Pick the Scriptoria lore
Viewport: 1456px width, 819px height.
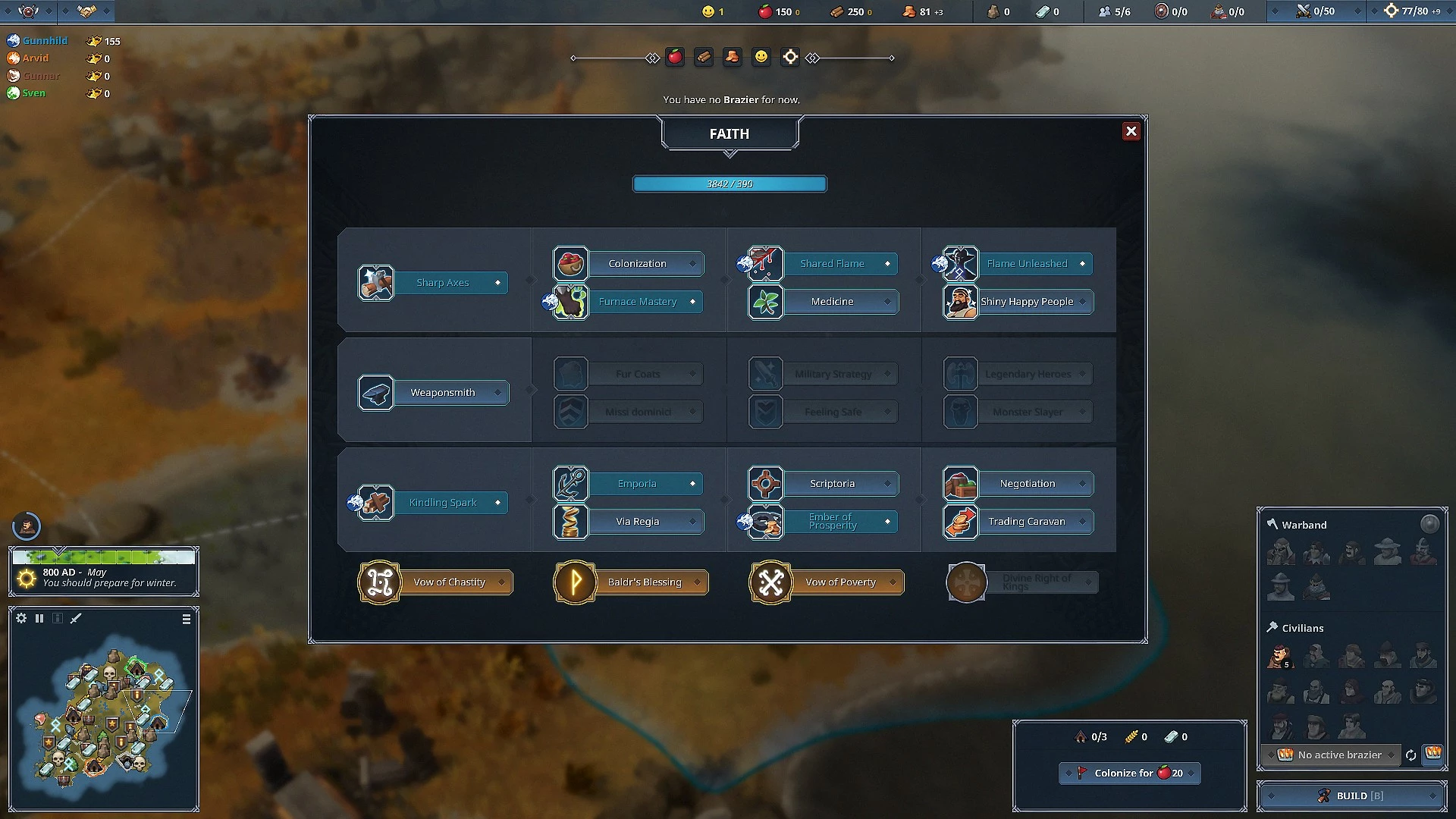click(x=832, y=484)
